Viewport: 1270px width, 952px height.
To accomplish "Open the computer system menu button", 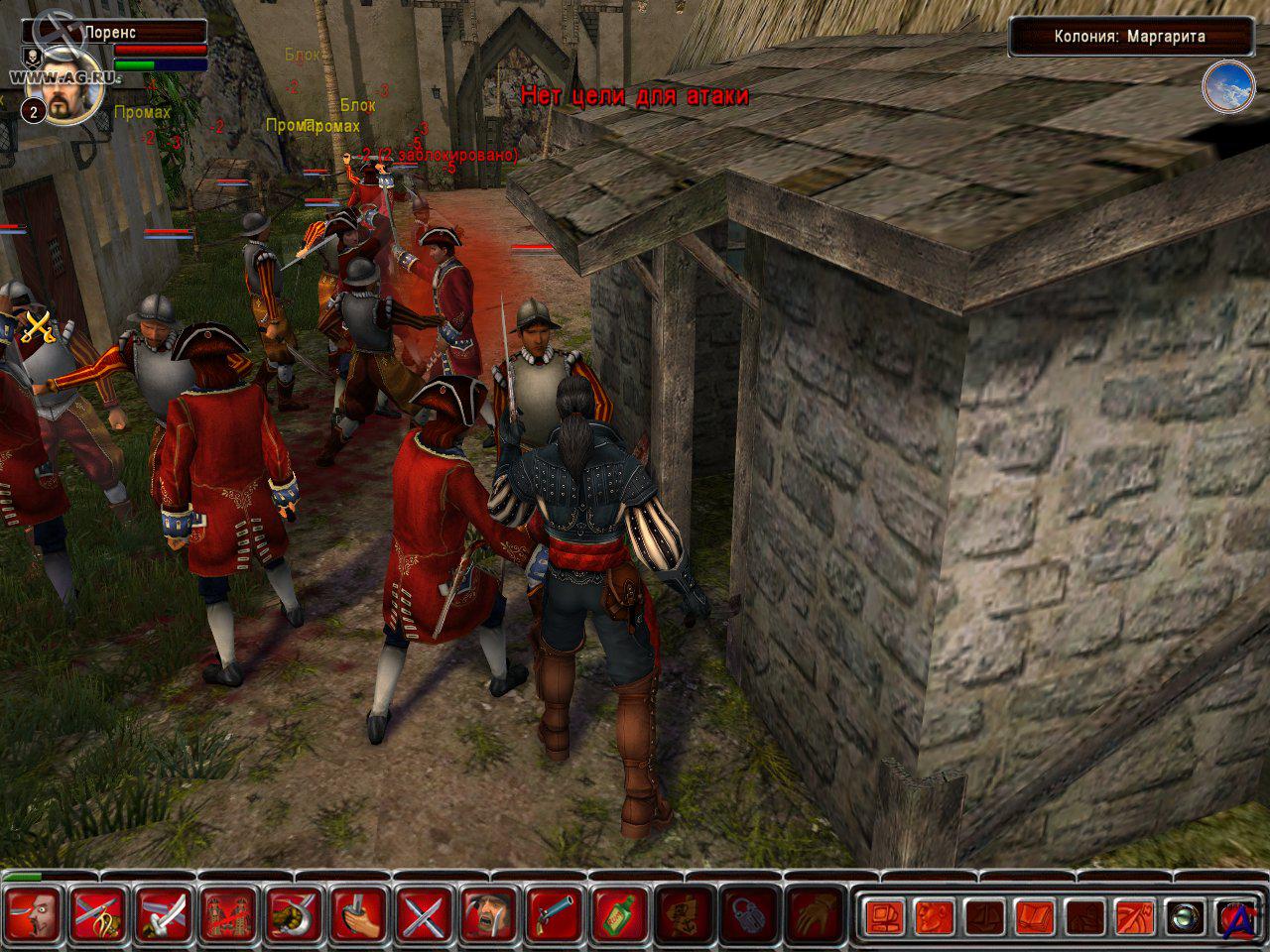I will coord(883,916).
